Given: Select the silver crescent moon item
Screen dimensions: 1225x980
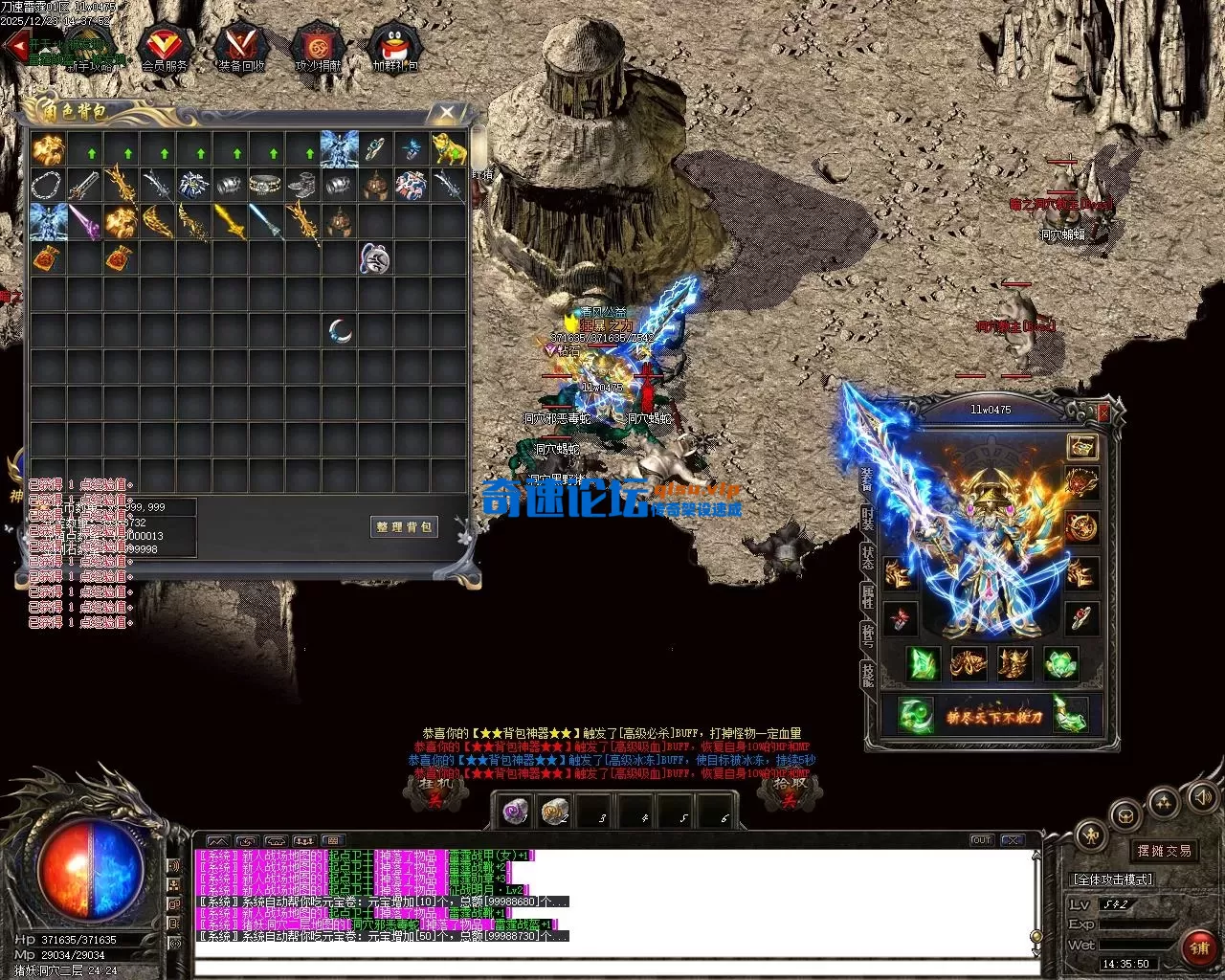Looking at the screenshot, I should click(341, 331).
